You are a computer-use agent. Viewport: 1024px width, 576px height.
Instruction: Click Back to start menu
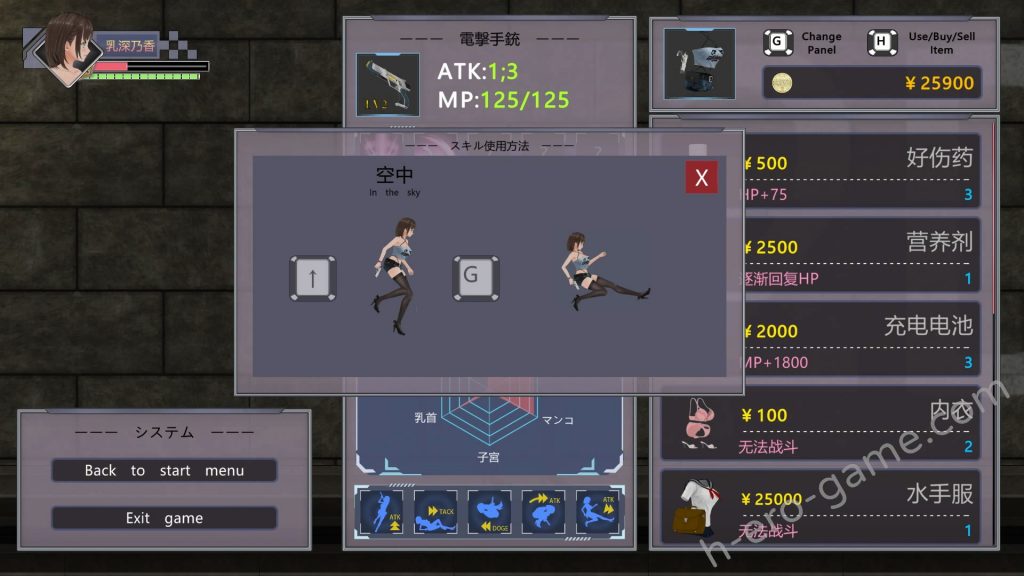click(164, 470)
